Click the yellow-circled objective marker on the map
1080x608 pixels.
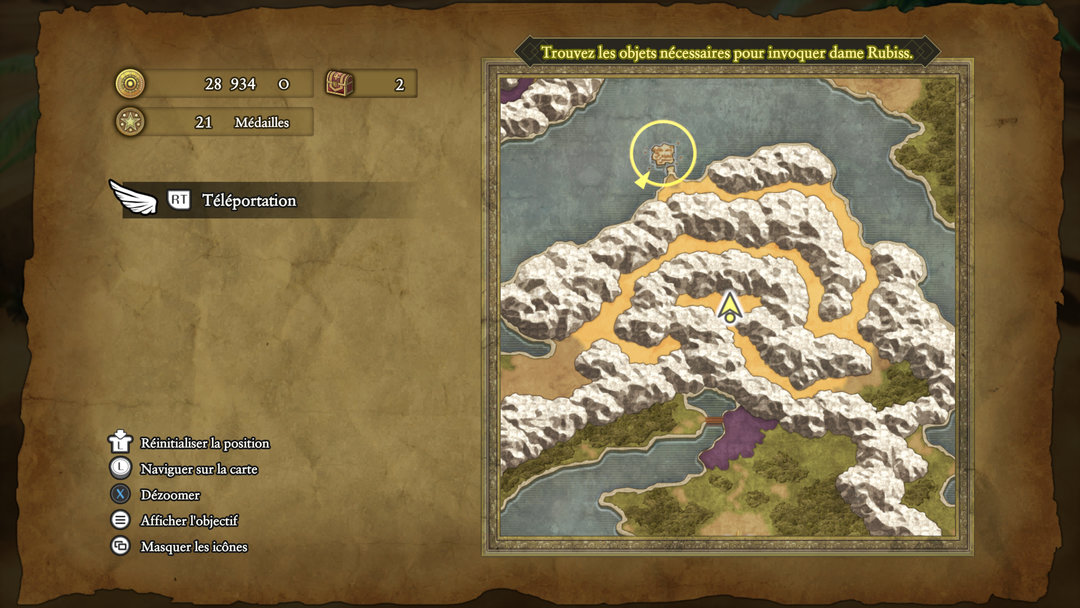[x=662, y=154]
